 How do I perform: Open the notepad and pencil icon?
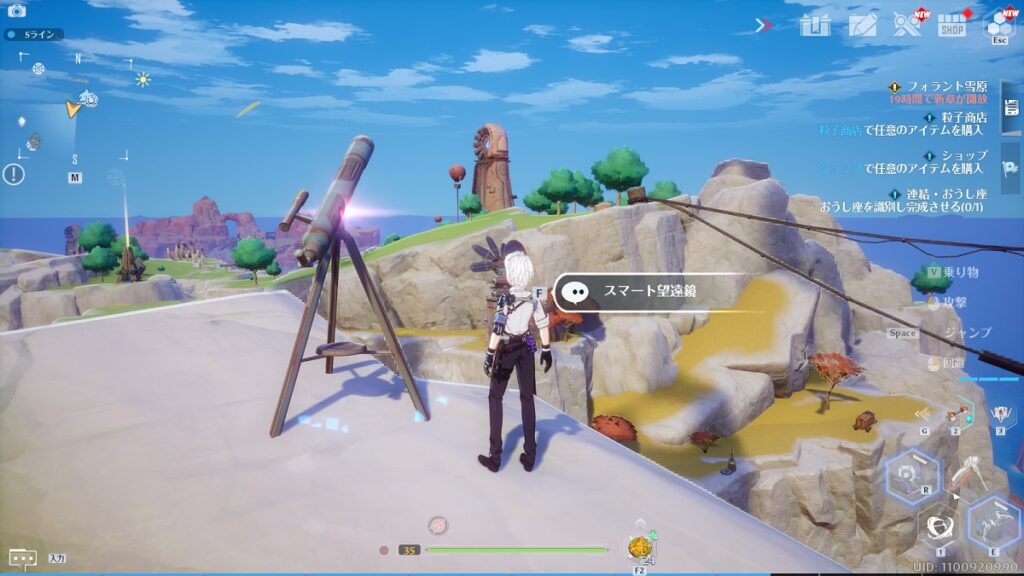(x=862, y=25)
